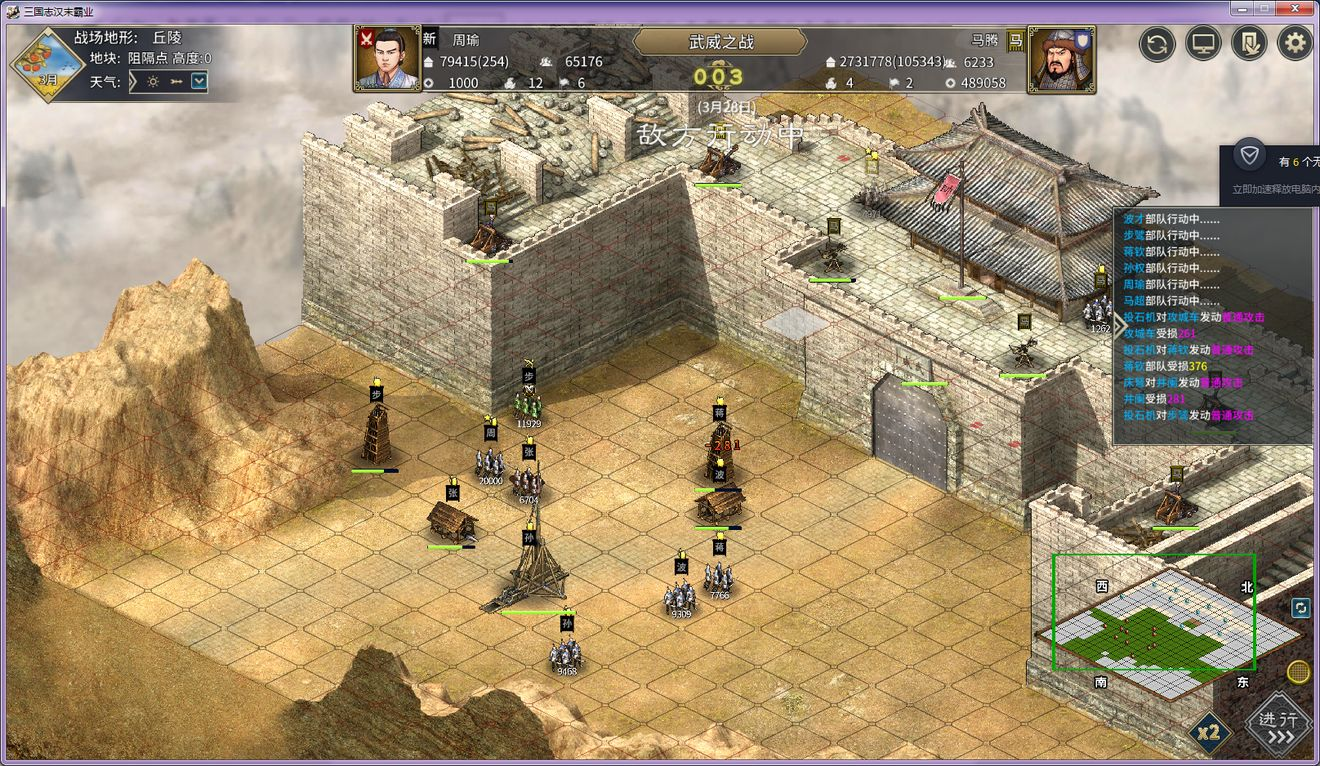1320x766 pixels.
Task: Click the retreat door icon button
Action: click(1250, 43)
